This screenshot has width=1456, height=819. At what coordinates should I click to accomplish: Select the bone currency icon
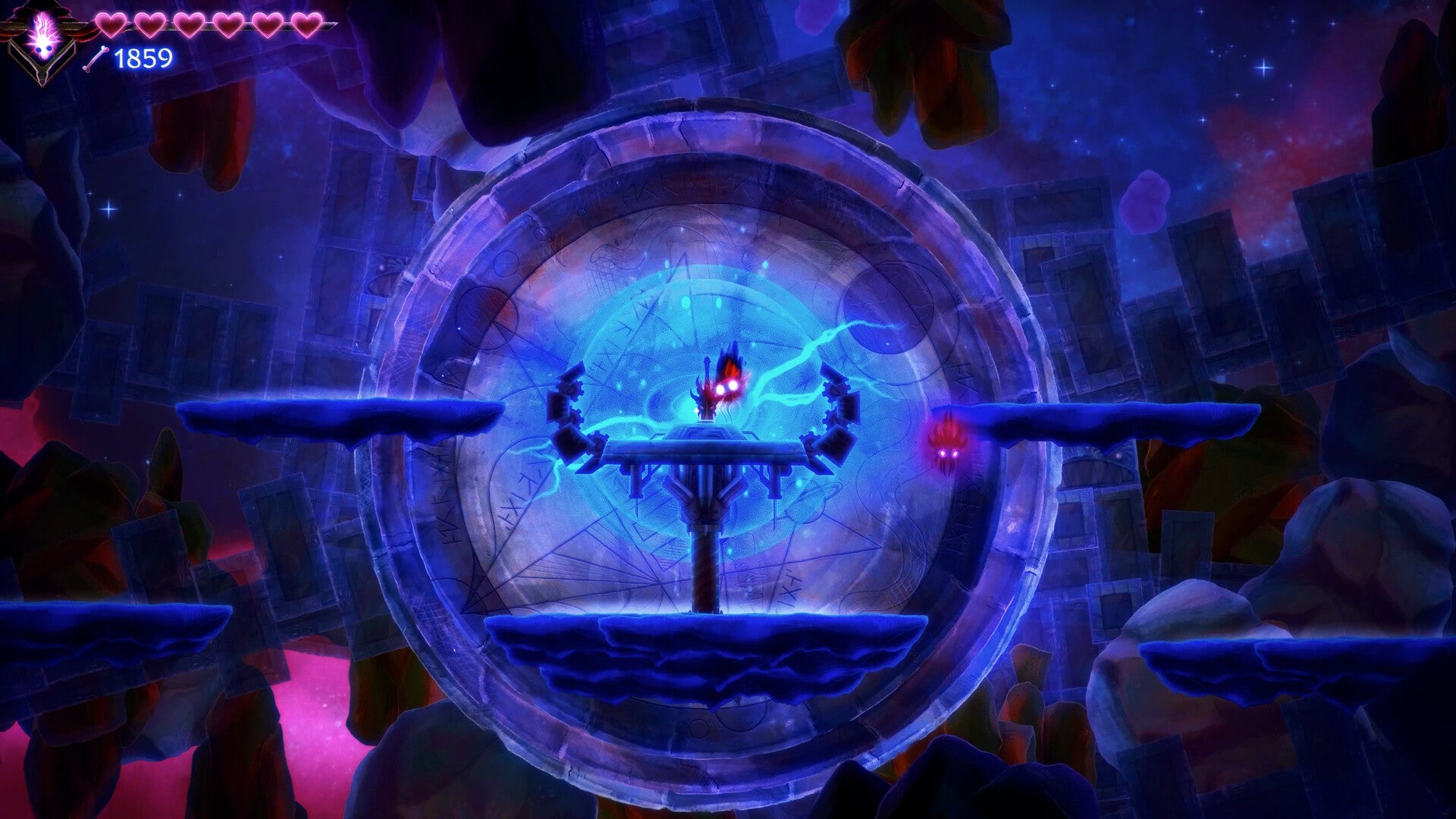[x=96, y=58]
